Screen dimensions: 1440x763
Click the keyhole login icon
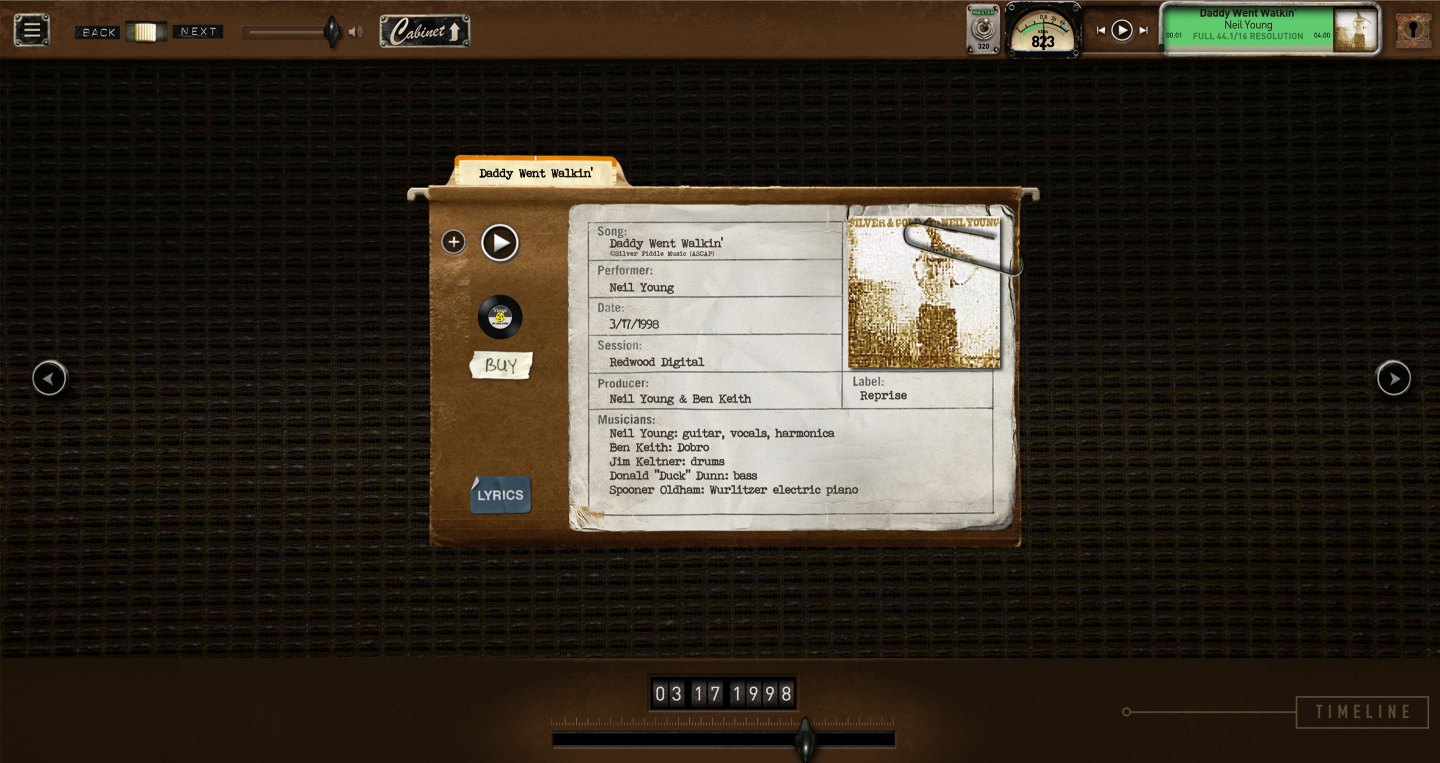1413,30
